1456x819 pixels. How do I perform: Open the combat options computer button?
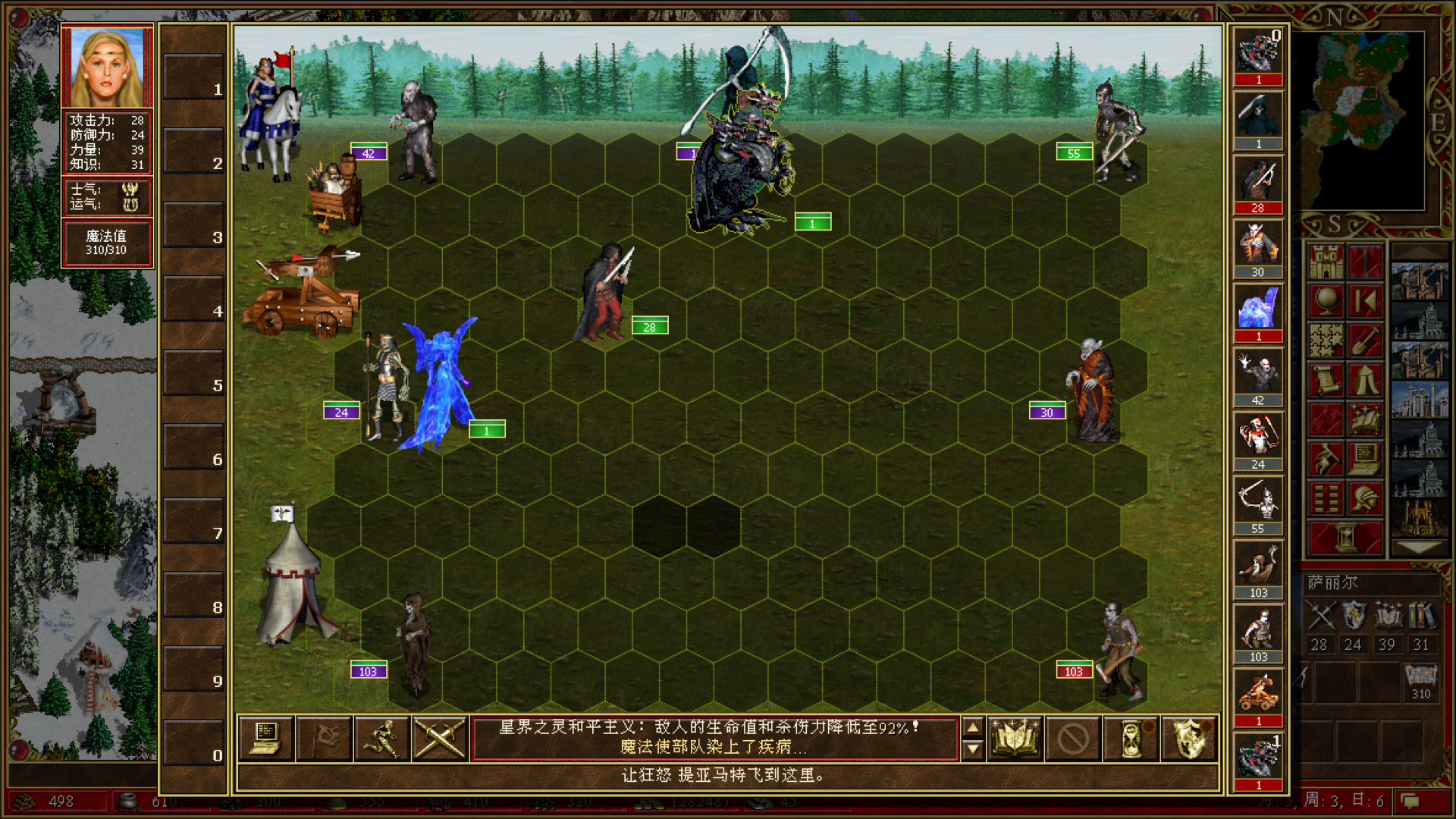tap(266, 737)
